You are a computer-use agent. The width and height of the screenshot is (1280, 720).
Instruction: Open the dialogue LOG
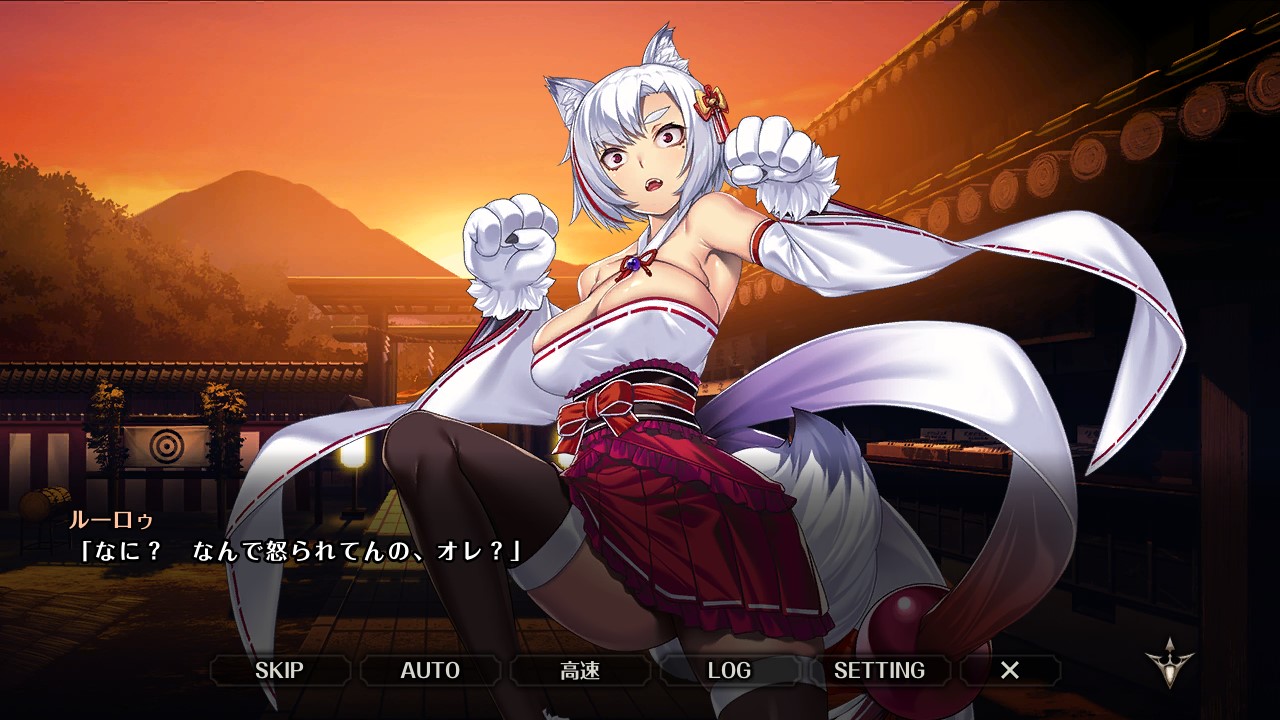pyautogui.click(x=729, y=670)
